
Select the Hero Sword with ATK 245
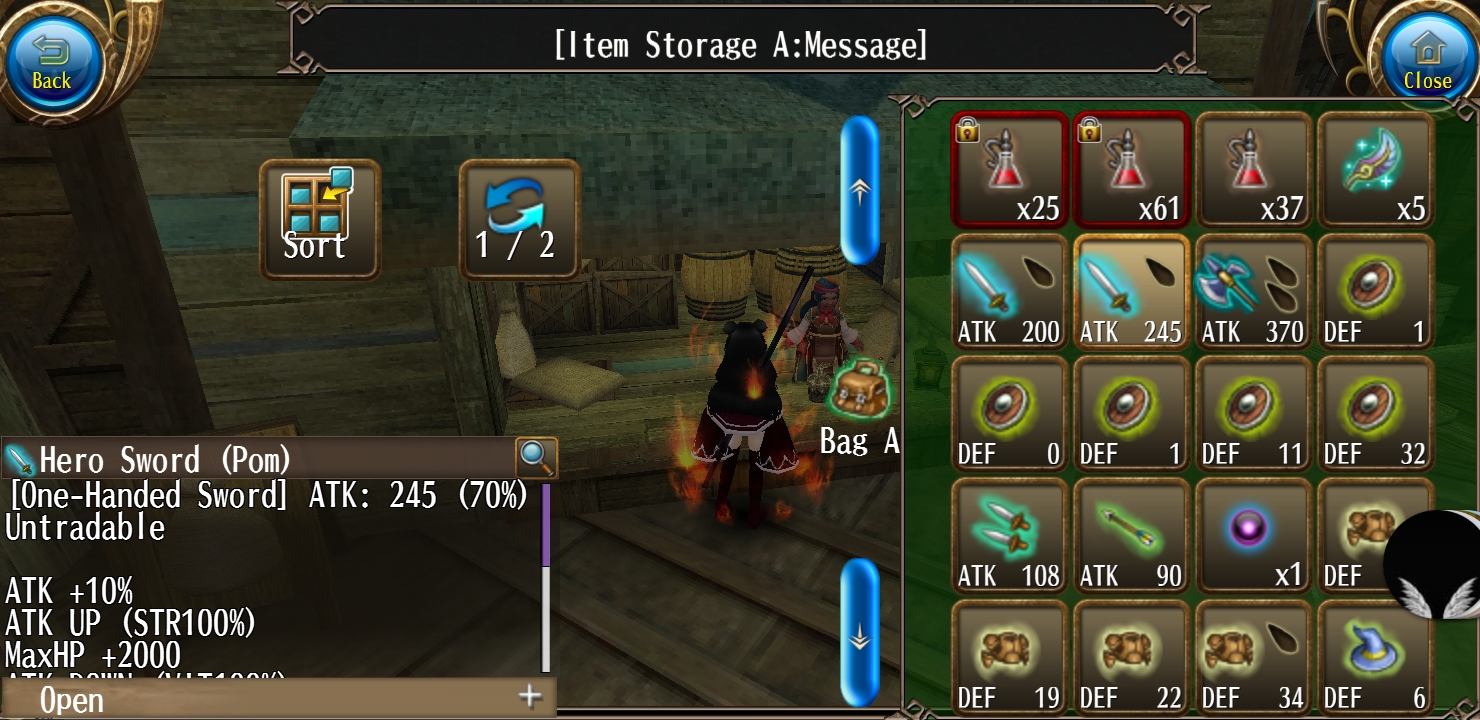click(1131, 290)
